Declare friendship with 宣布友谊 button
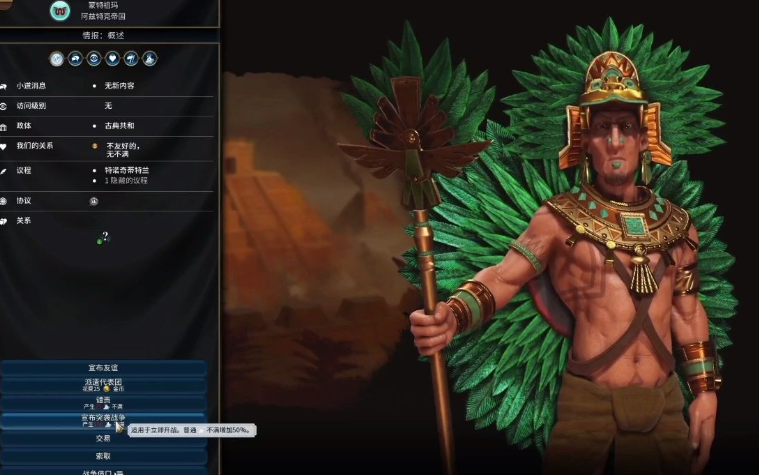 [104, 368]
